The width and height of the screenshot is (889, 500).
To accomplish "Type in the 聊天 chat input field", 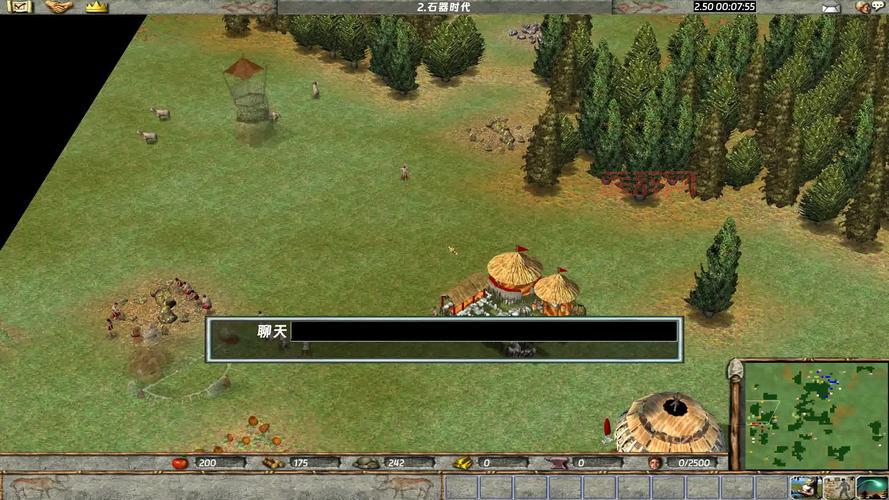I will (x=484, y=331).
